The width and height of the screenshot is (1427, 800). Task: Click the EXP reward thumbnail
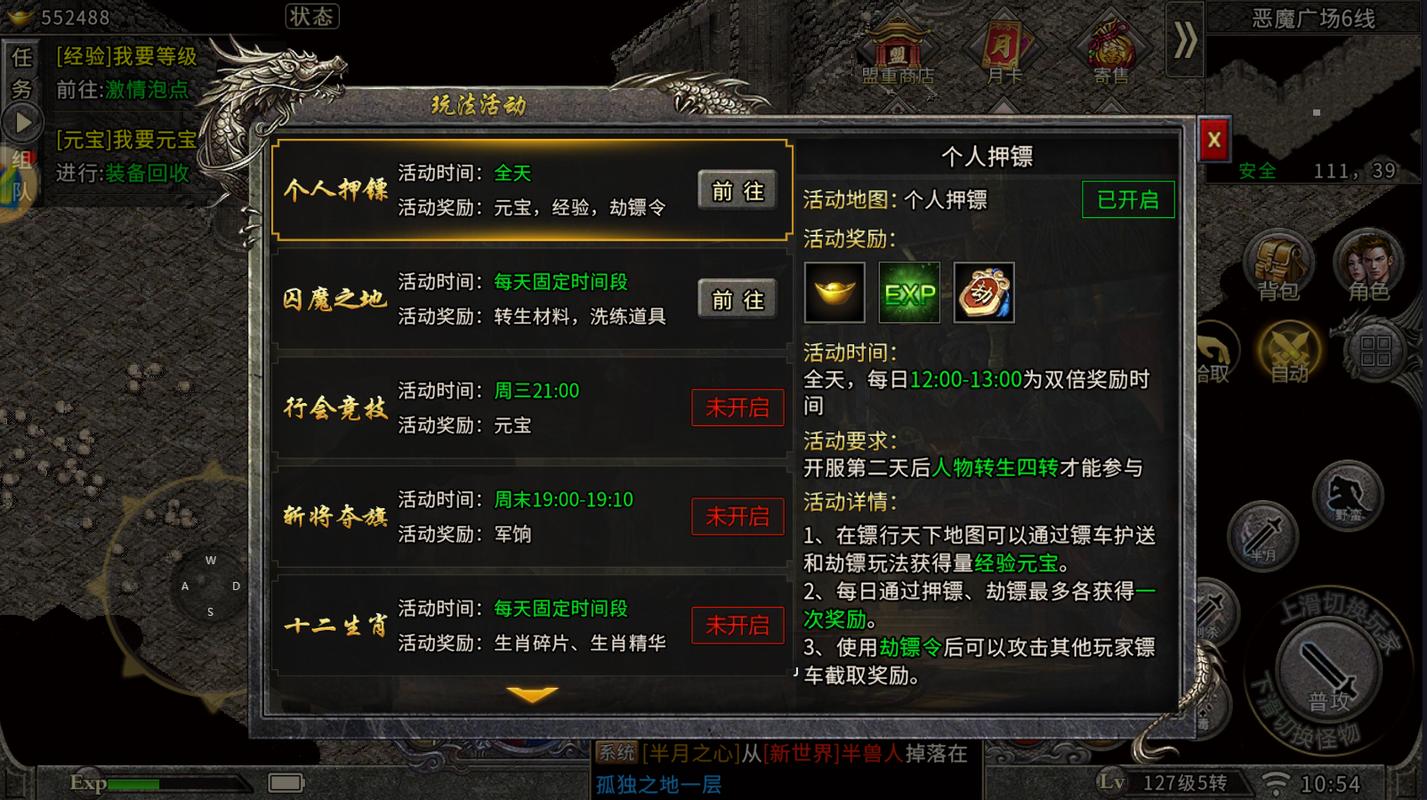[909, 292]
